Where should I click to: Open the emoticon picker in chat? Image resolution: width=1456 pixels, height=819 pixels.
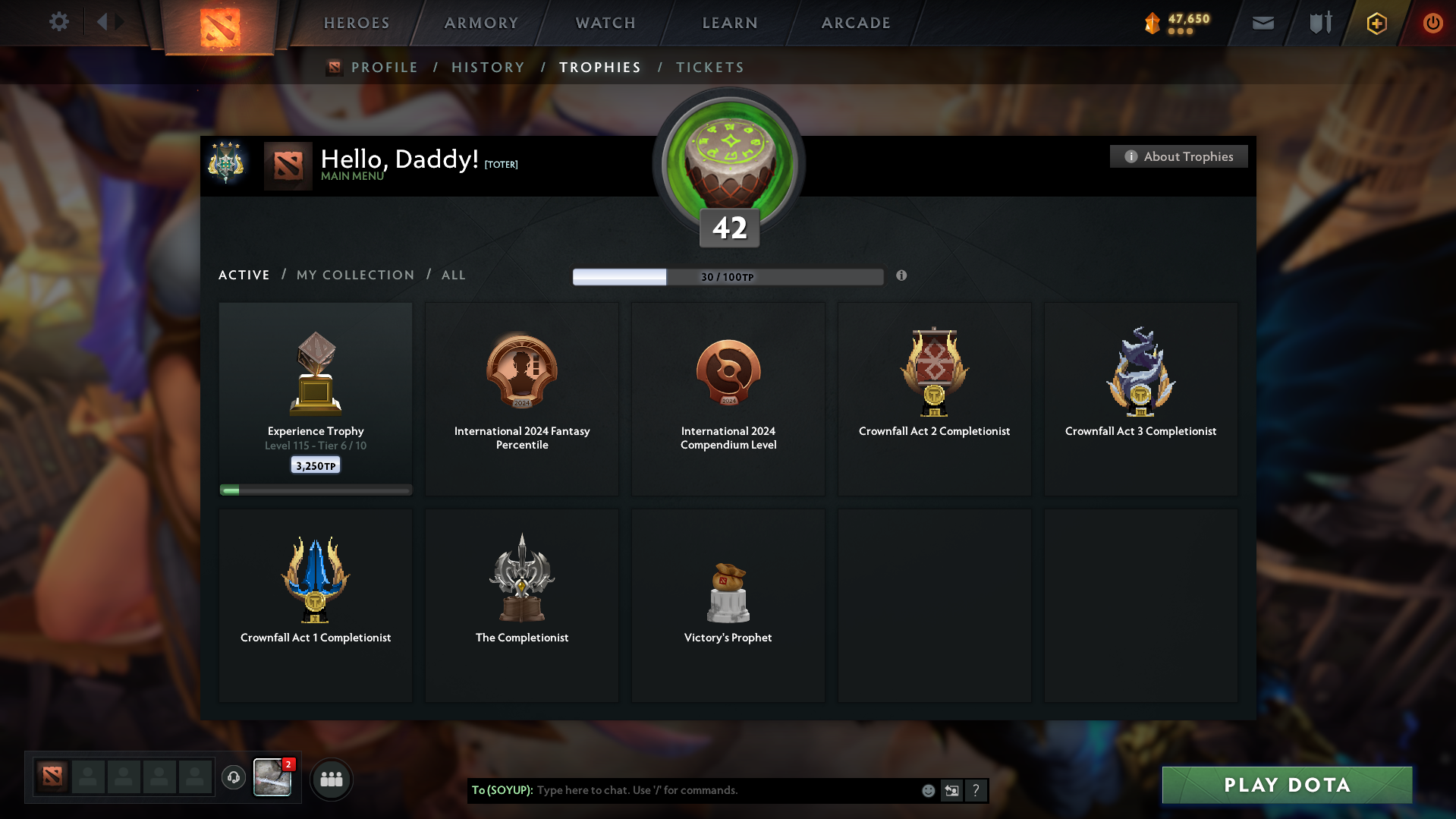928,790
